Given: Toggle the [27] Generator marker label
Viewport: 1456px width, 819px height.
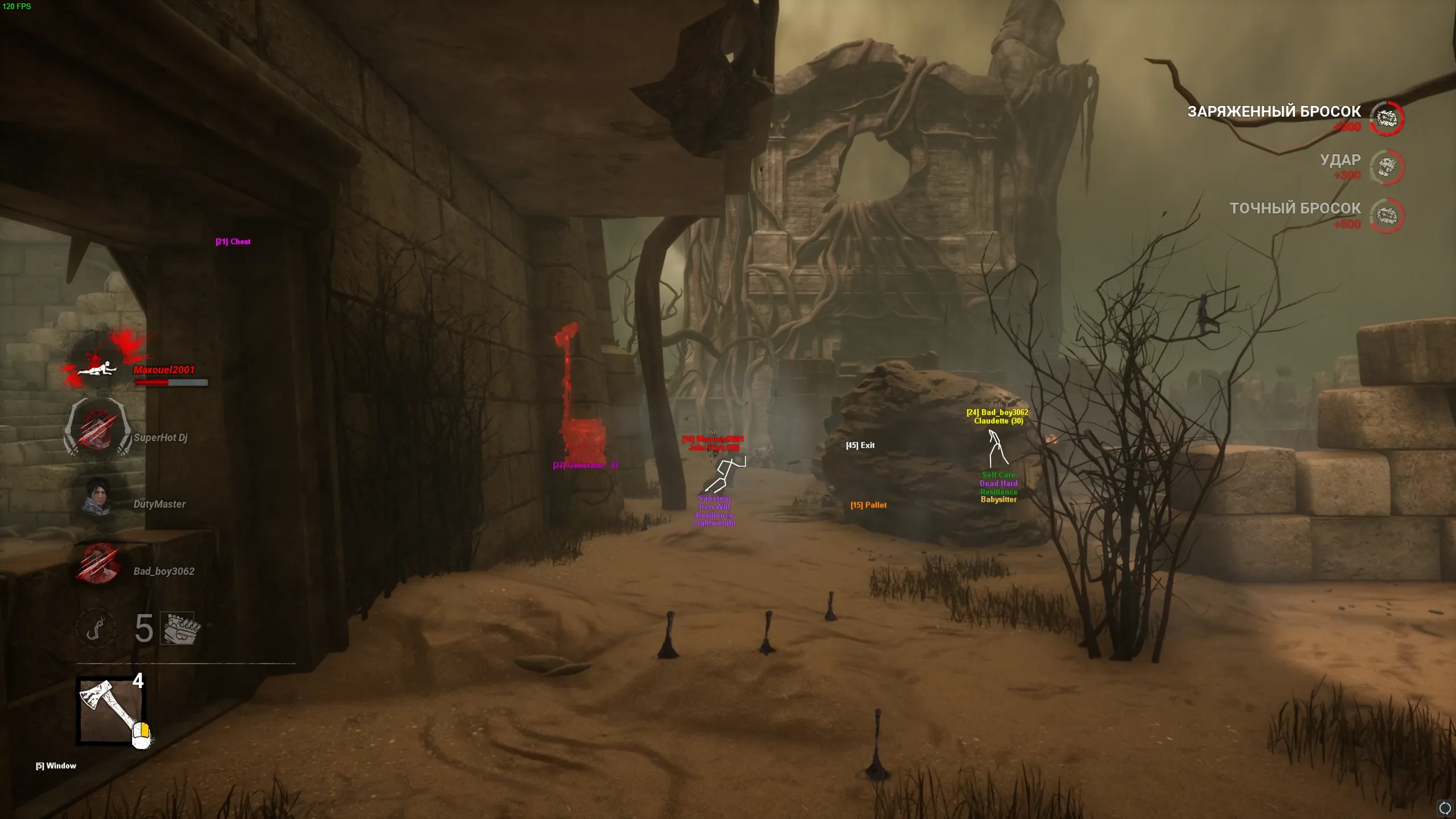Looking at the screenshot, I should 585,464.
